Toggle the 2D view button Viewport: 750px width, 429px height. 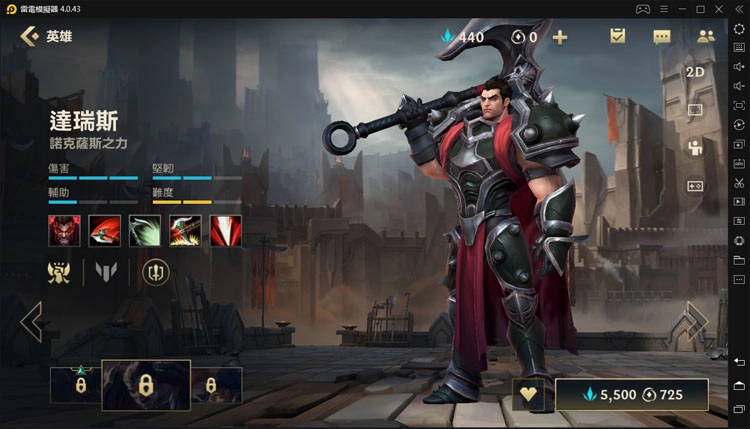pos(696,72)
